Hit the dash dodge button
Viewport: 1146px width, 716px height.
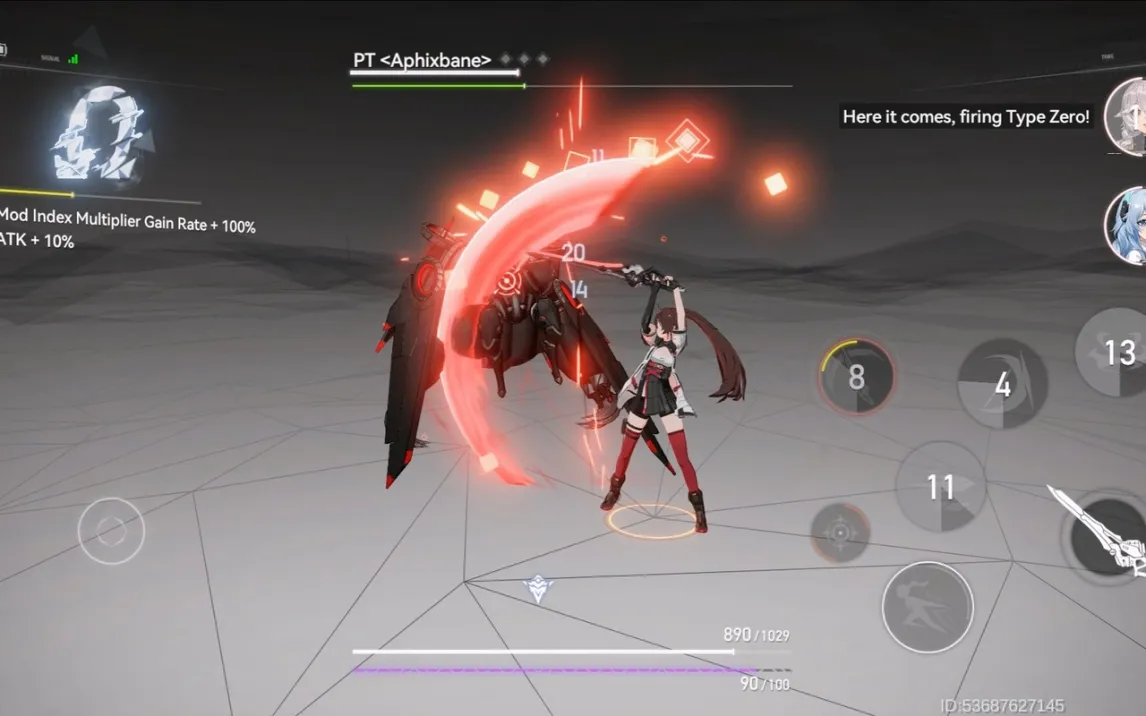pos(927,607)
